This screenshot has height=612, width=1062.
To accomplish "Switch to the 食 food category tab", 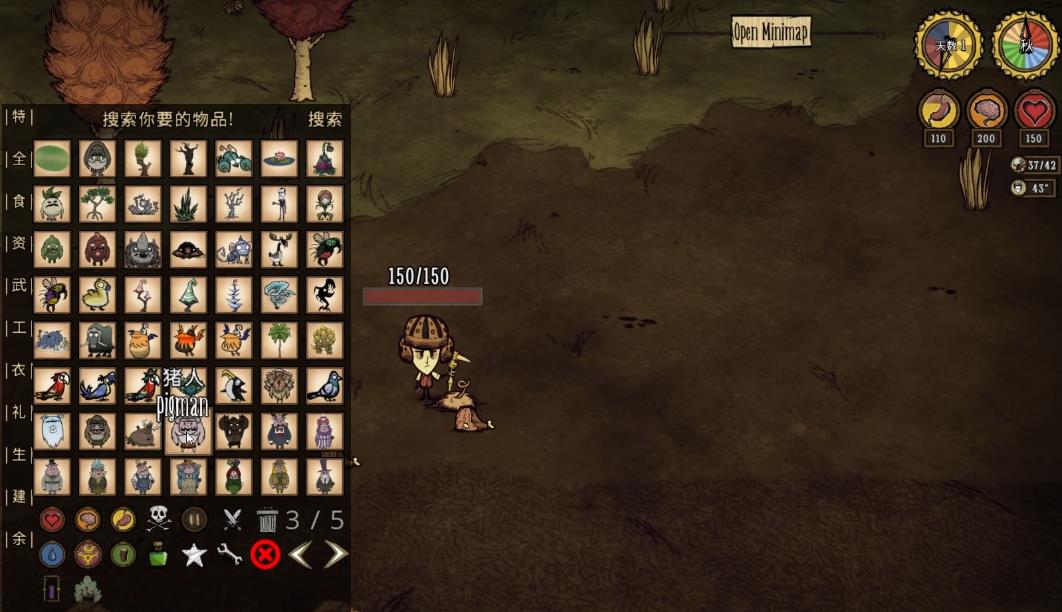I will pos(17,202).
